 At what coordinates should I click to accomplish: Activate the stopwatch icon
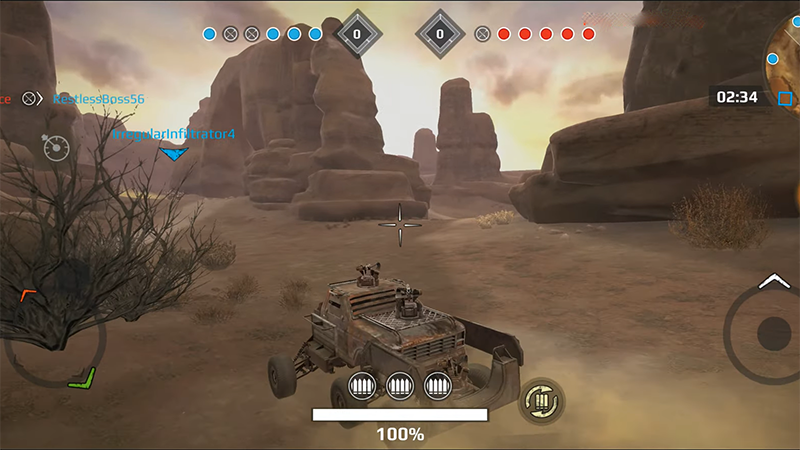click(x=56, y=147)
